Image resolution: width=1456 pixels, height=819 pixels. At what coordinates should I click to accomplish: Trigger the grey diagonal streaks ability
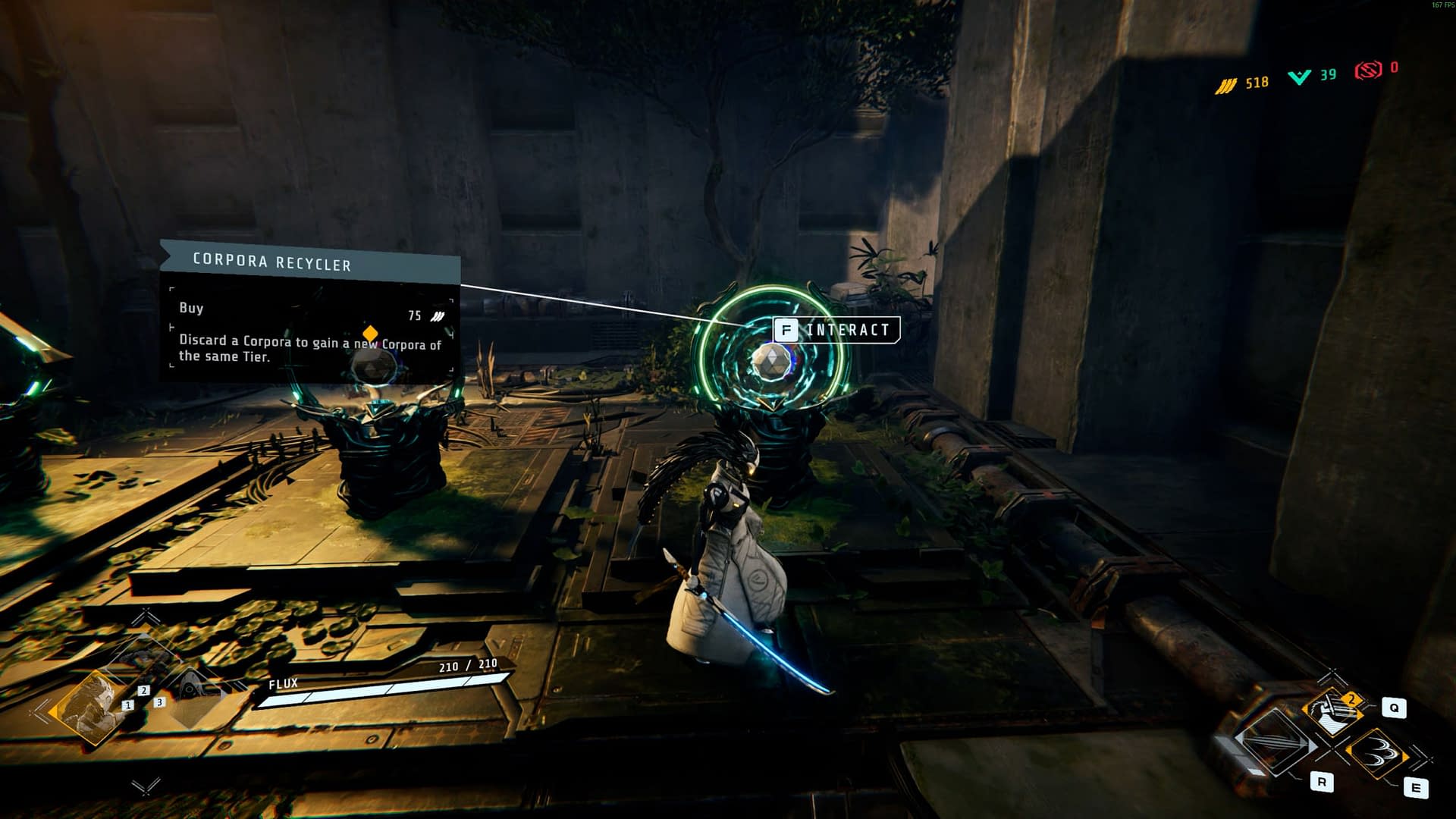click(x=1274, y=742)
